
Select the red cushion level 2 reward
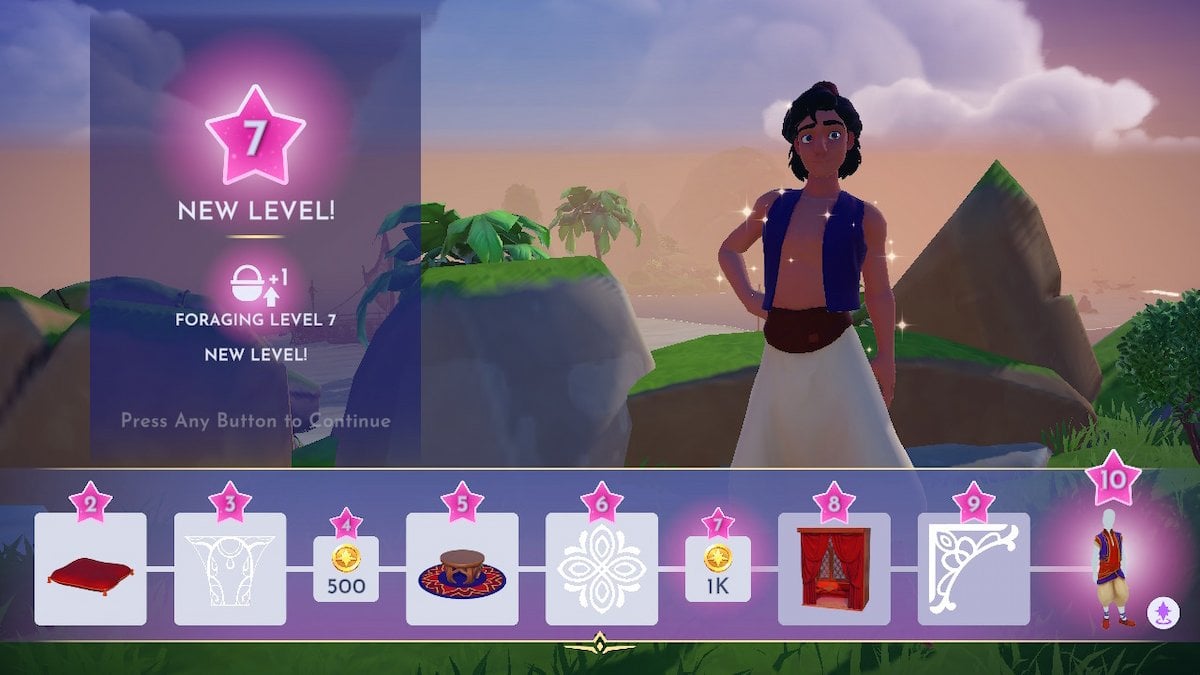click(90, 570)
